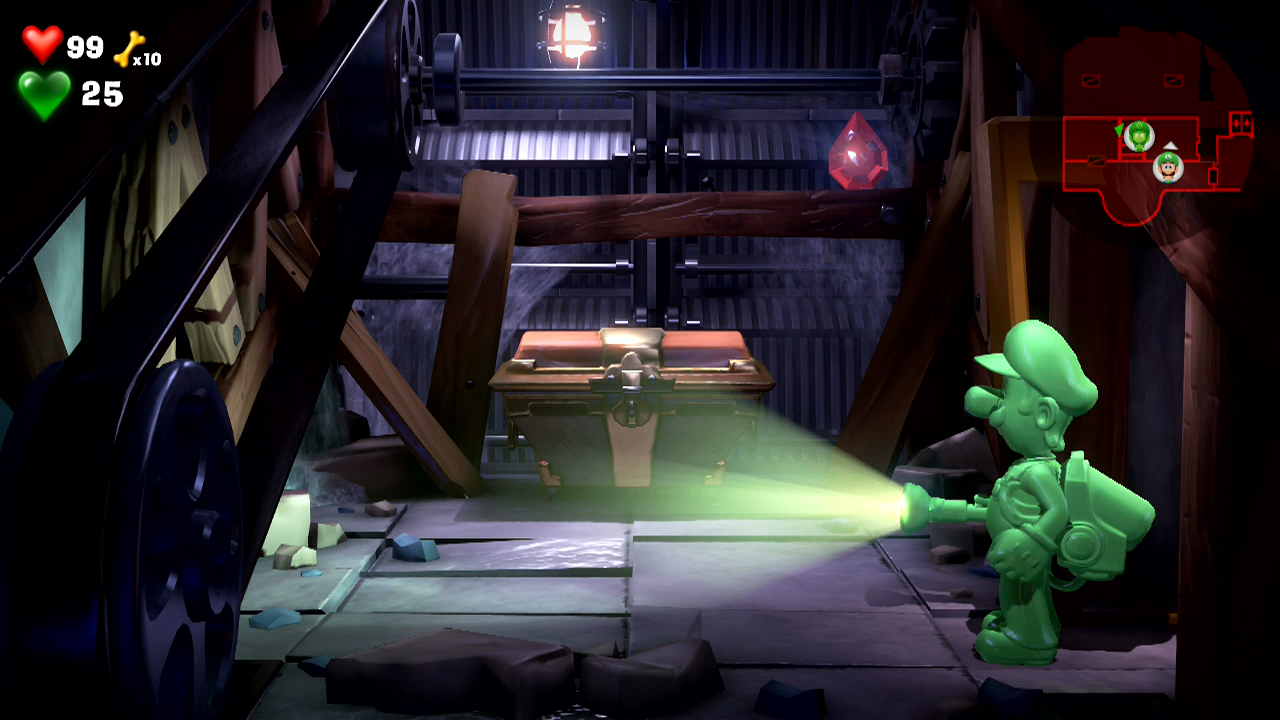Click the white triangle marker on the minimap
Image resolution: width=1280 pixels, height=720 pixels.
click(x=1170, y=146)
